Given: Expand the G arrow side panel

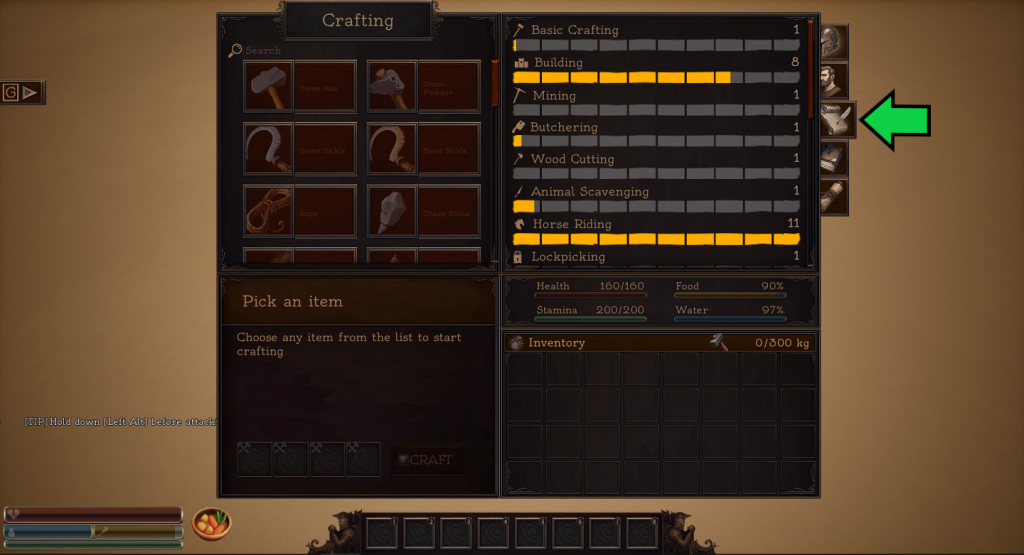Looking at the screenshot, I should 22,92.
